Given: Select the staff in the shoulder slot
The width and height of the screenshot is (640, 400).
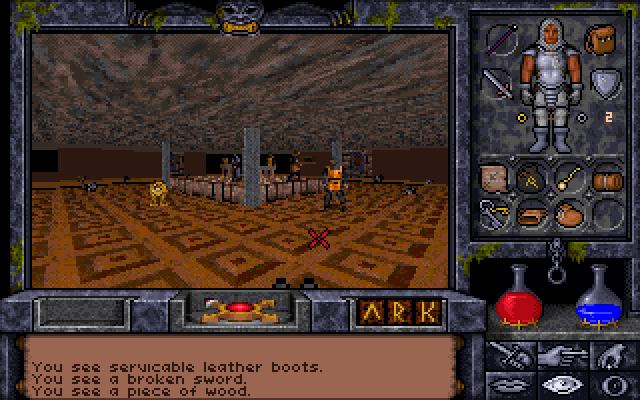Looking at the screenshot, I should tap(500, 40).
